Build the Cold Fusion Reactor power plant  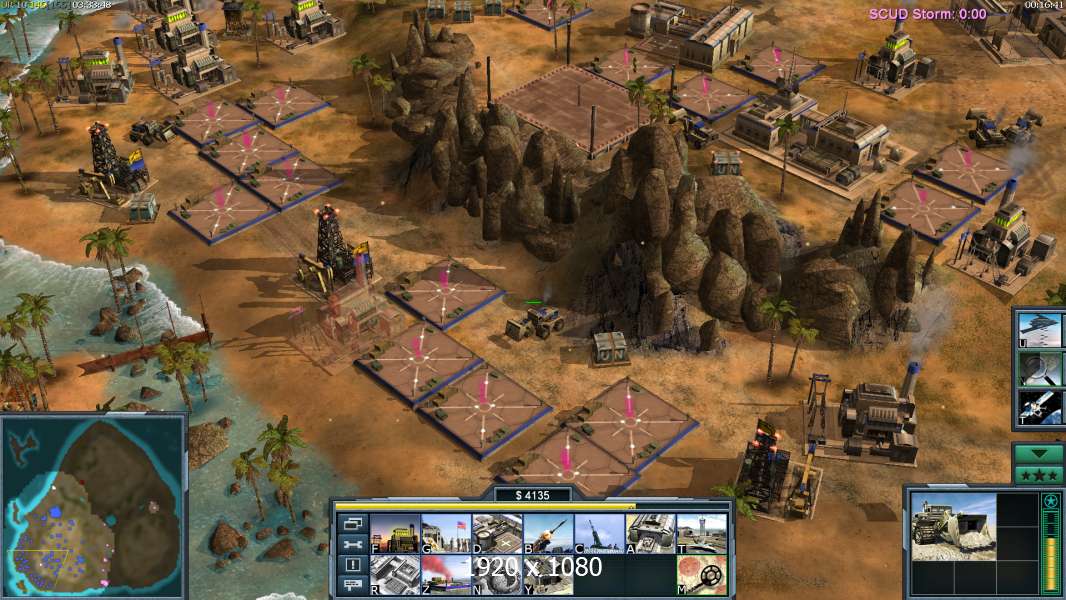pyautogui.click(x=394, y=534)
